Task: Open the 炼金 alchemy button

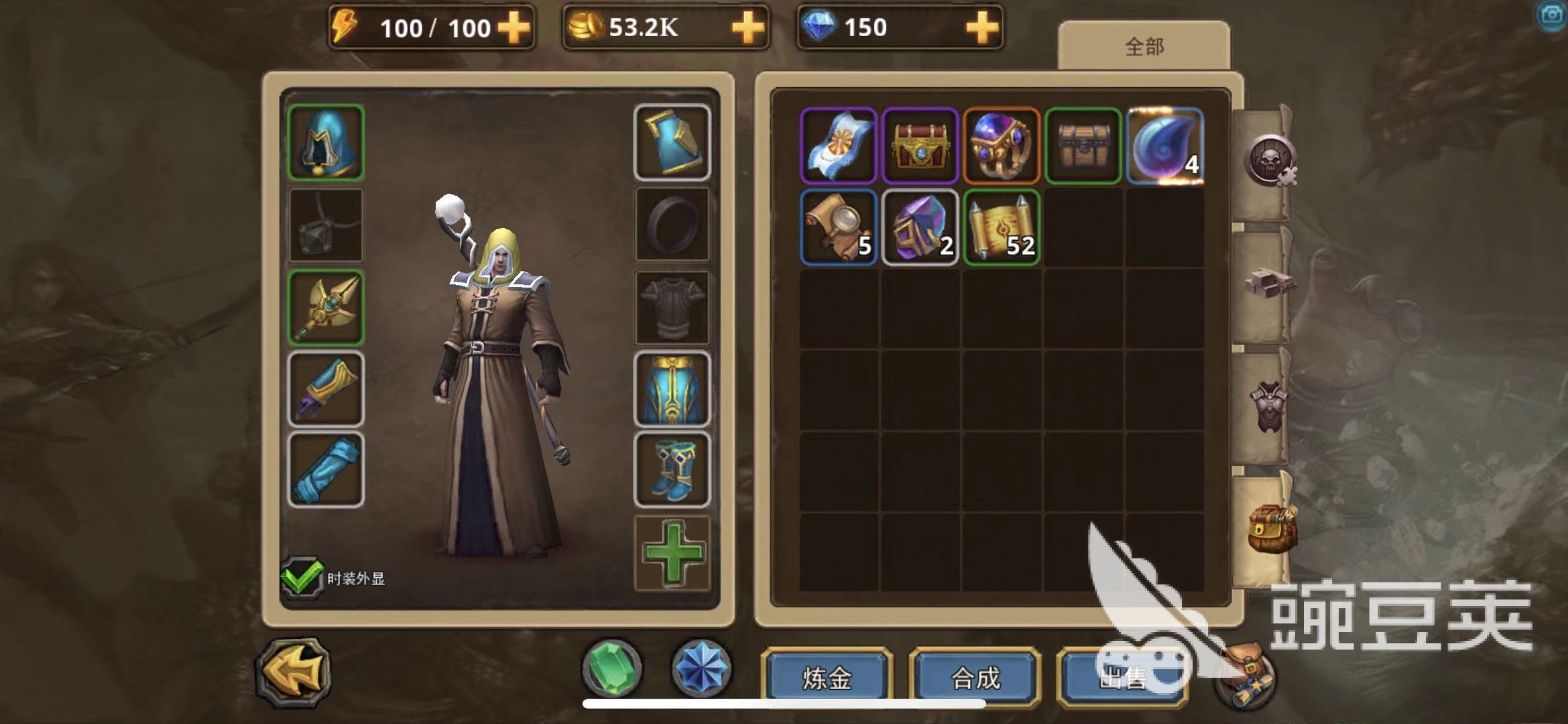Action: point(827,678)
